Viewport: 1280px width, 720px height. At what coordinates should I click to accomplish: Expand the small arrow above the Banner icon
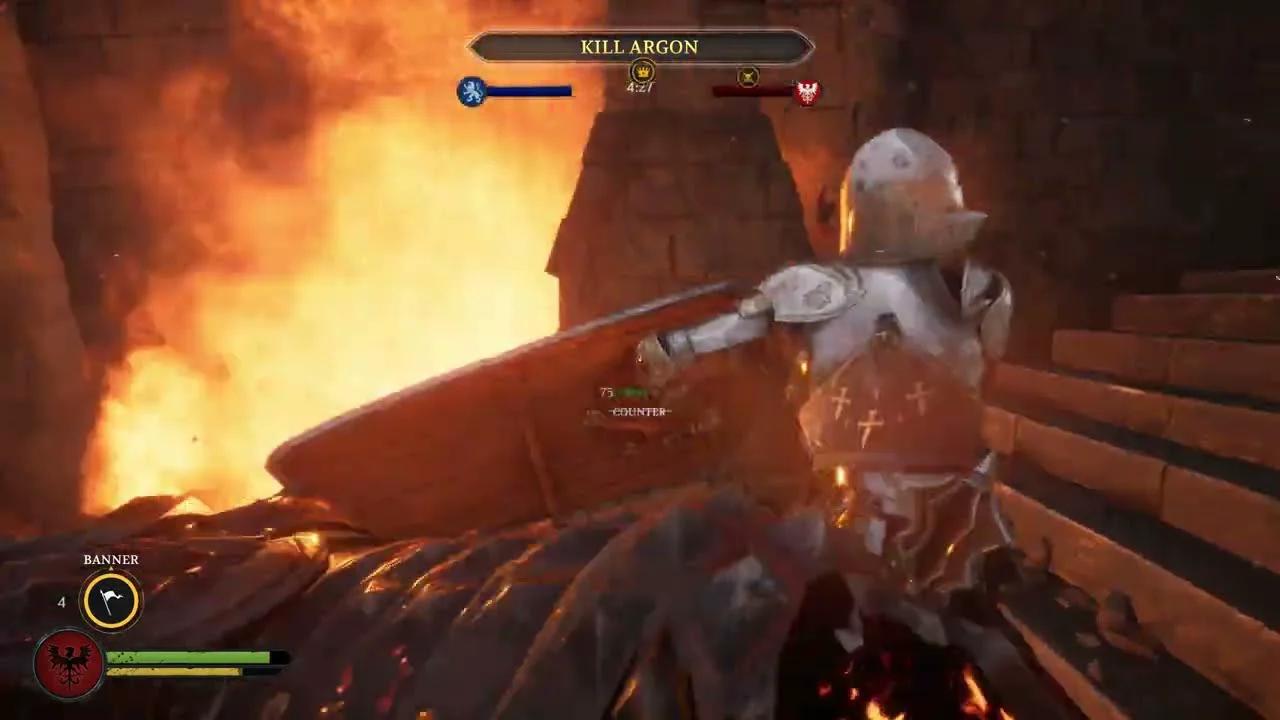point(111,567)
